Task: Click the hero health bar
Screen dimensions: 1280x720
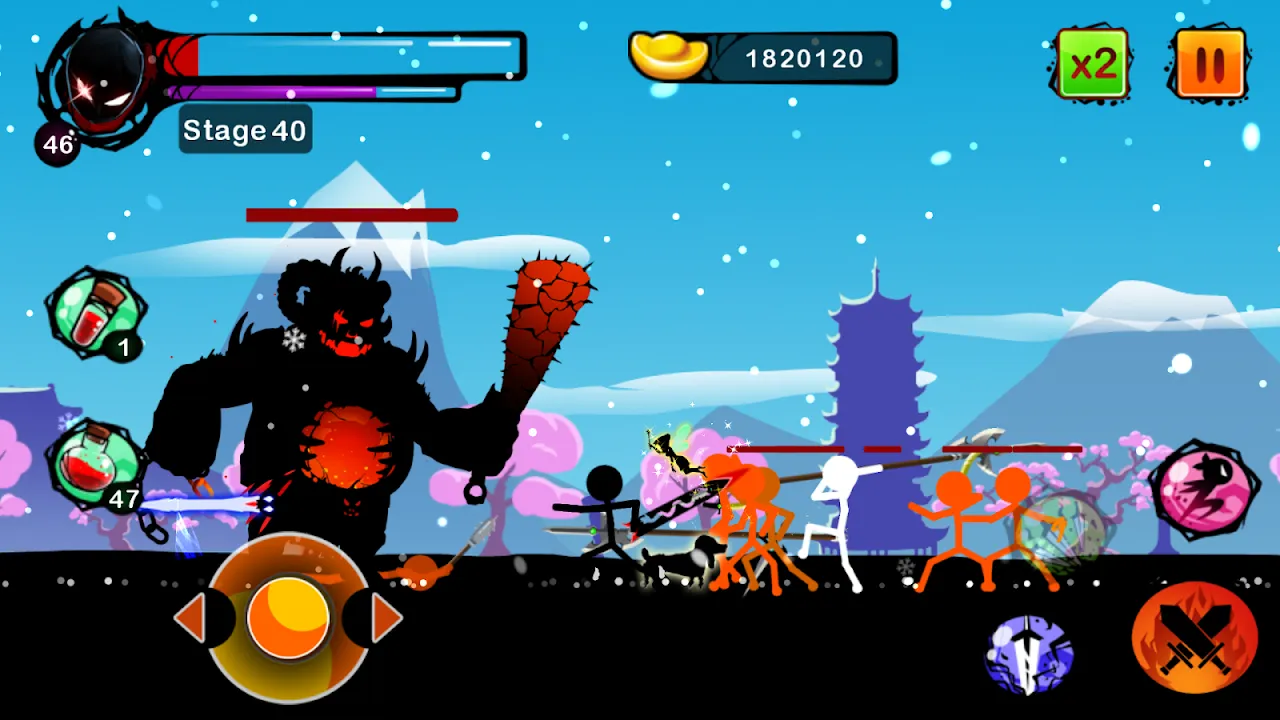Action: [x=350, y=55]
